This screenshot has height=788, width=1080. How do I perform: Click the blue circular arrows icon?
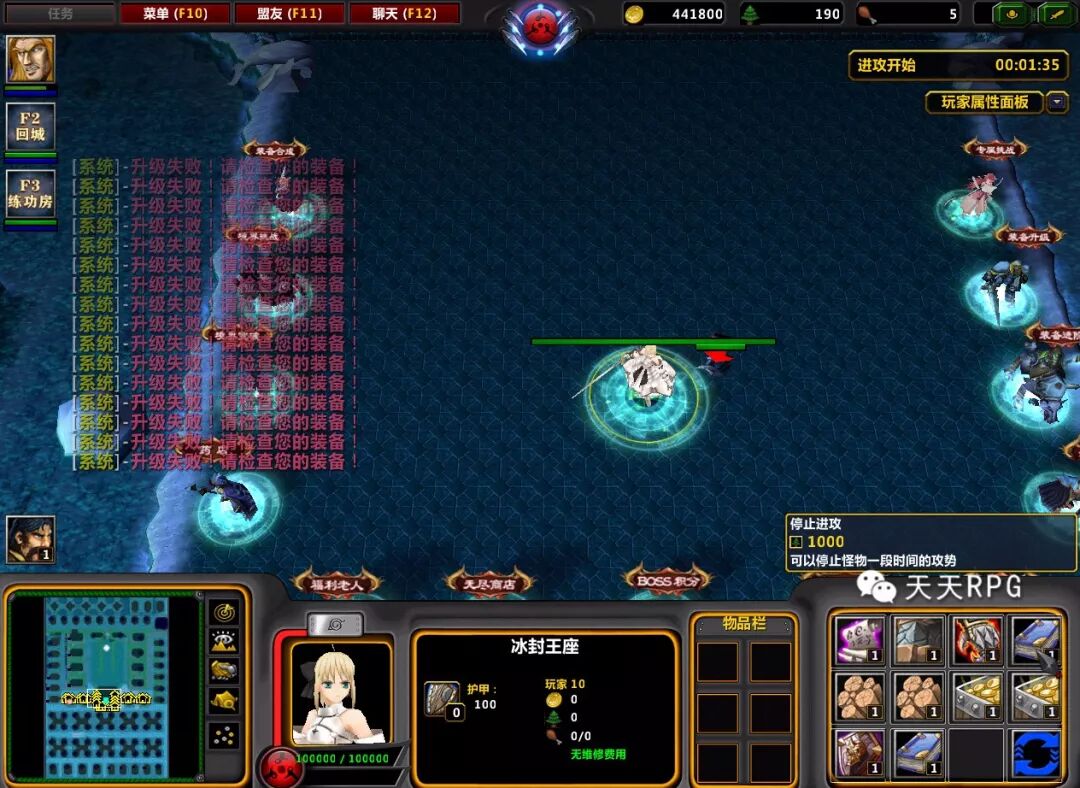(1035, 753)
